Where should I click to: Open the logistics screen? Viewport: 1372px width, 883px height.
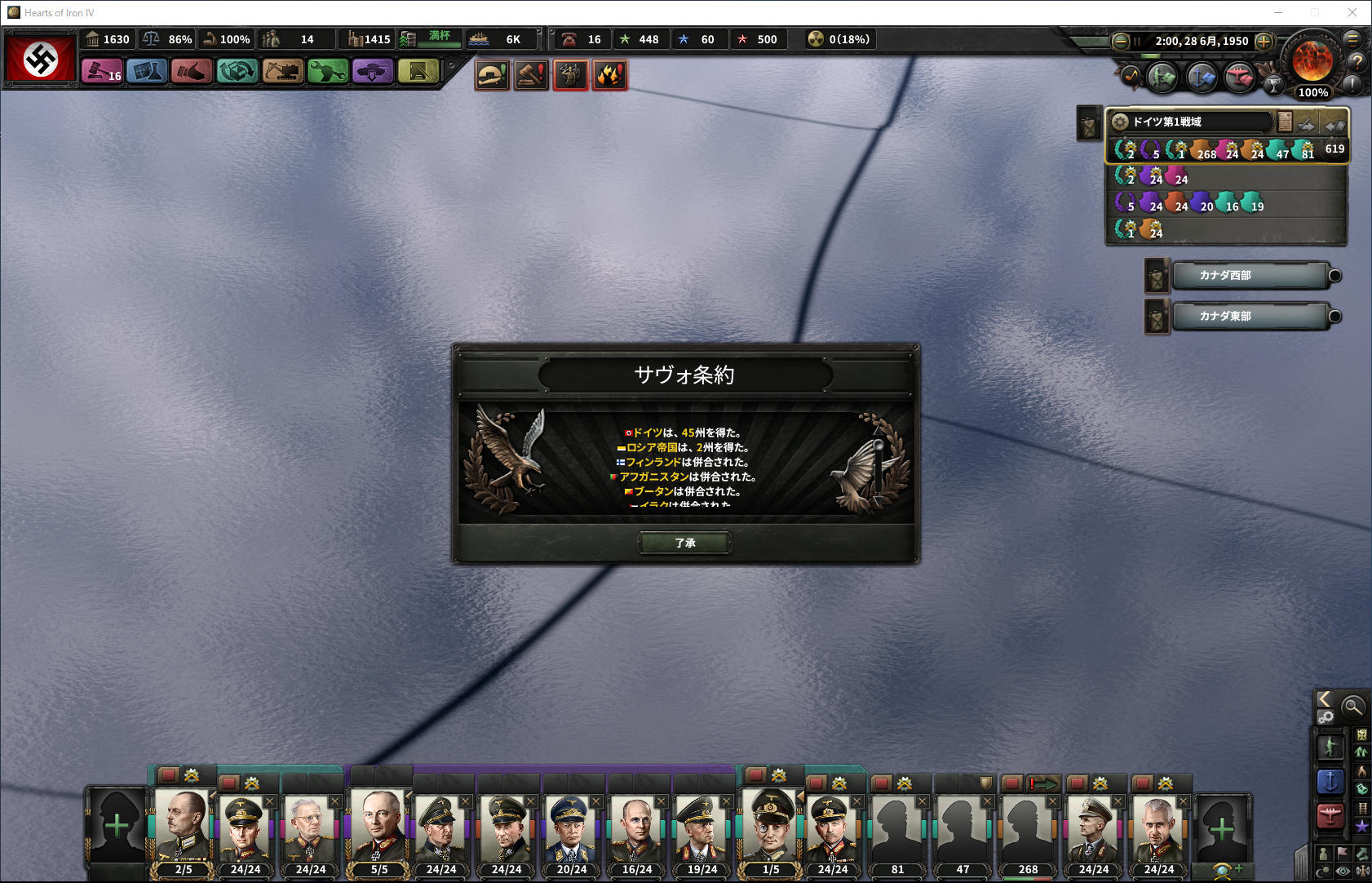[418, 72]
